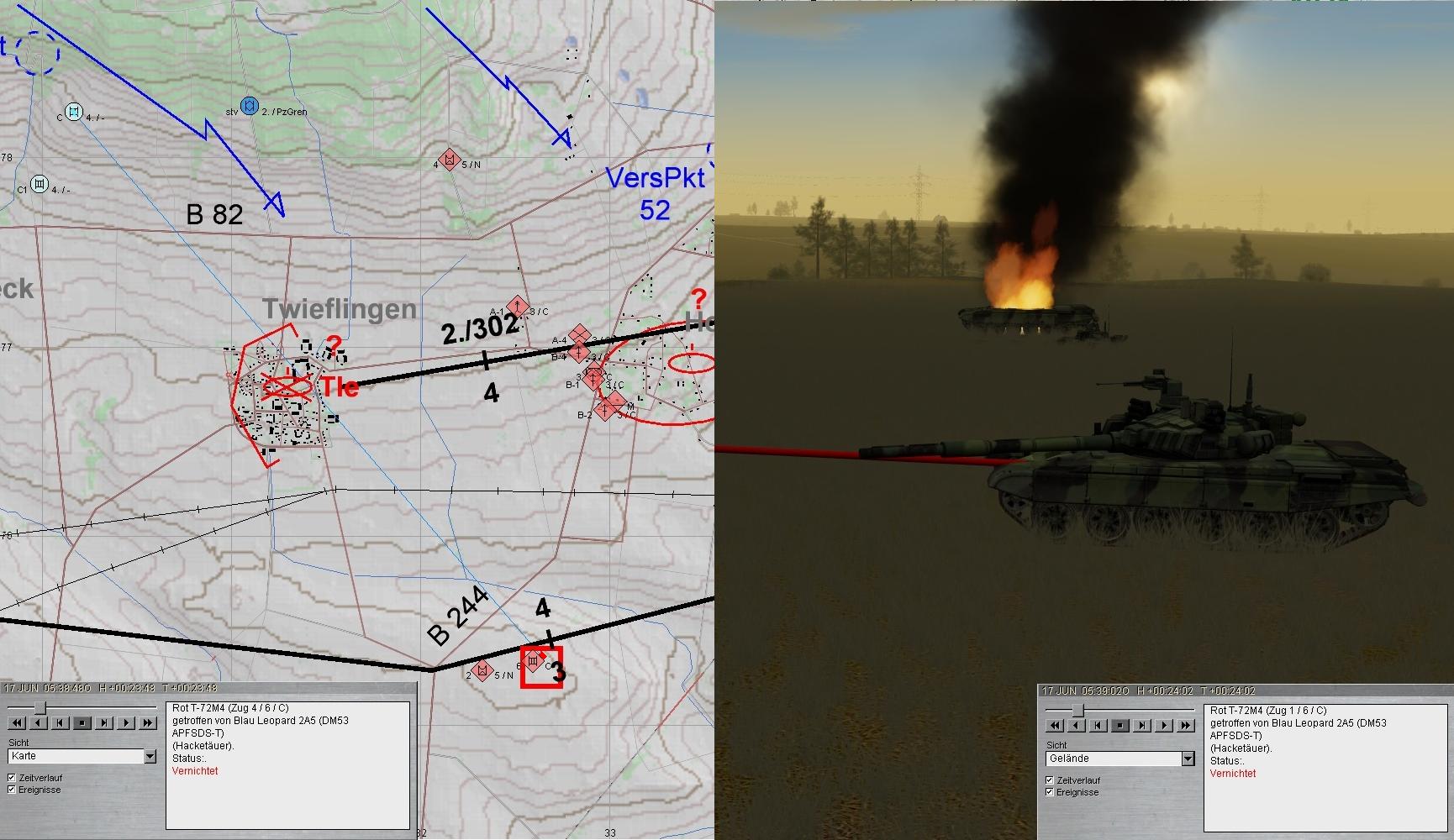Viewport: 1454px width, 840px height.
Task: Stop playback in the Karte panel
Action: click(82, 723)
